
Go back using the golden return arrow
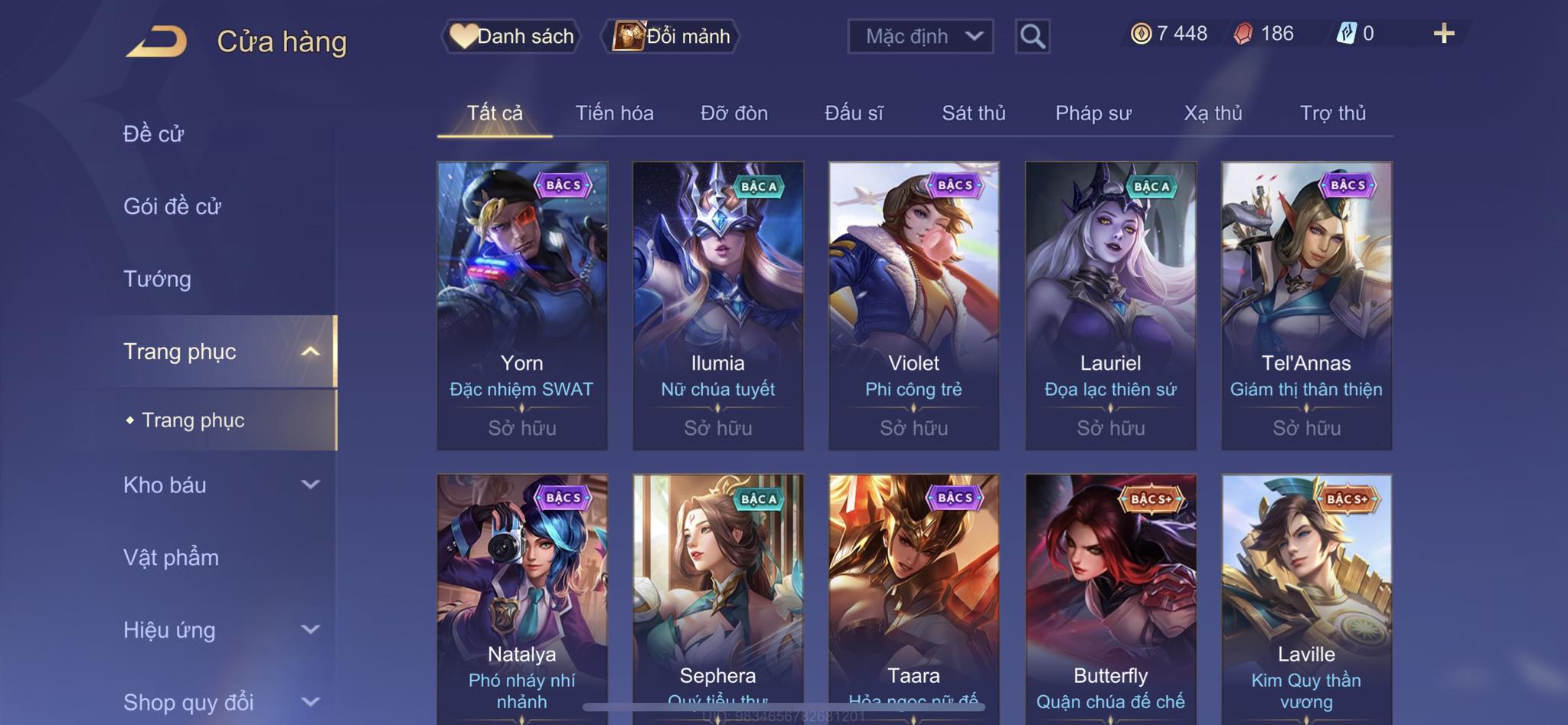pos(157,41)
